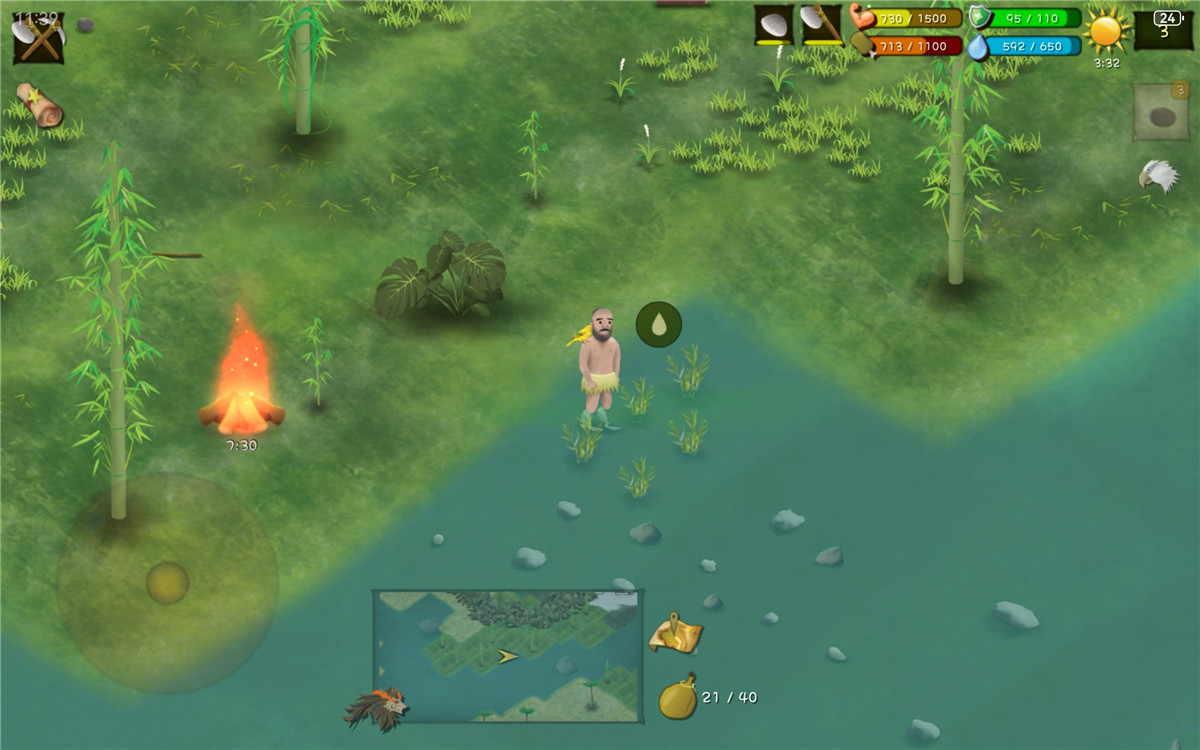The width and height of the screenshot is (1200, 750).
Task: Use the yellow water flask
Action: click(x=677, y=697)
